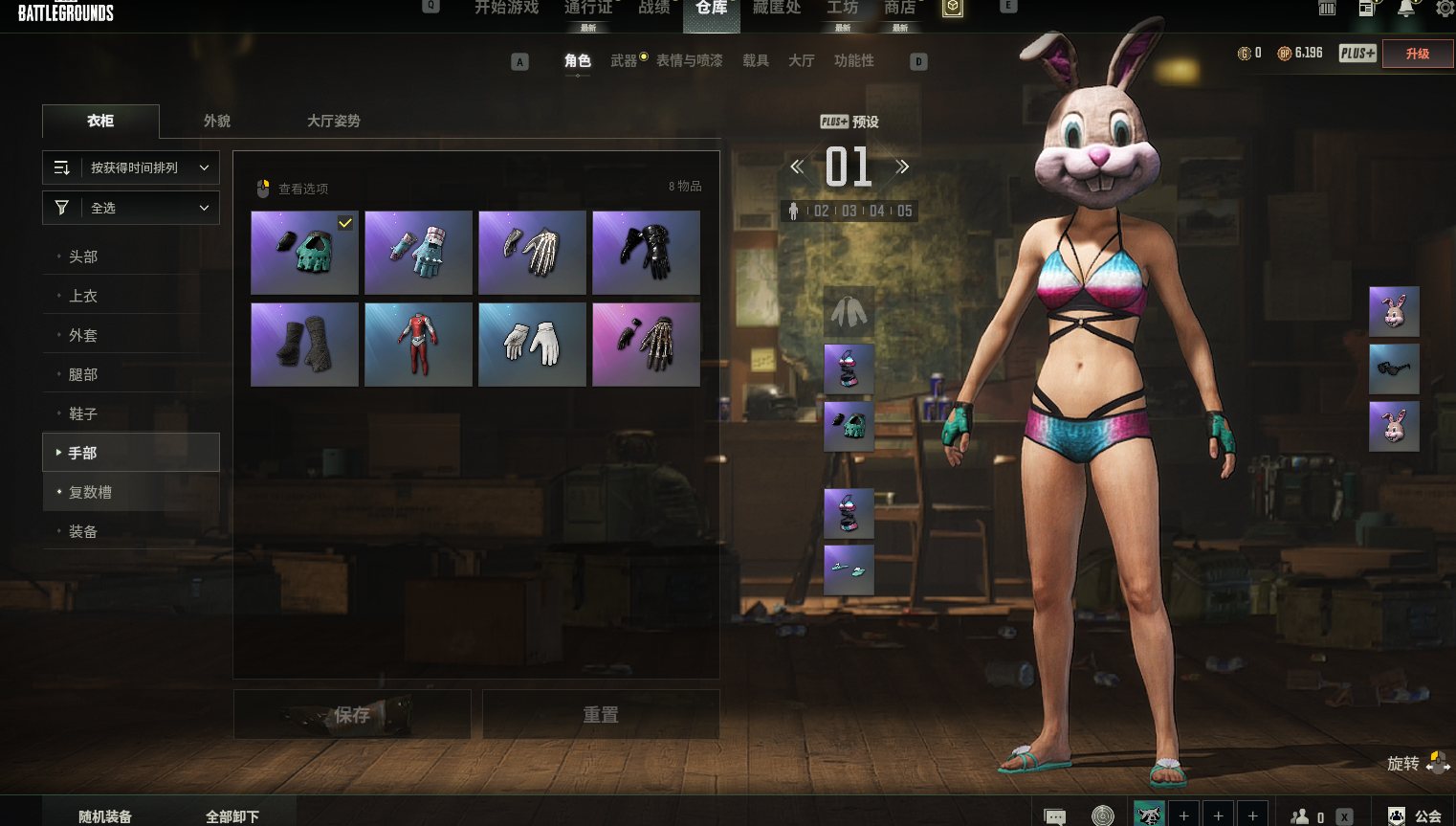
Task: Switch to the 武器 section
Action: [x=624, y=61]
